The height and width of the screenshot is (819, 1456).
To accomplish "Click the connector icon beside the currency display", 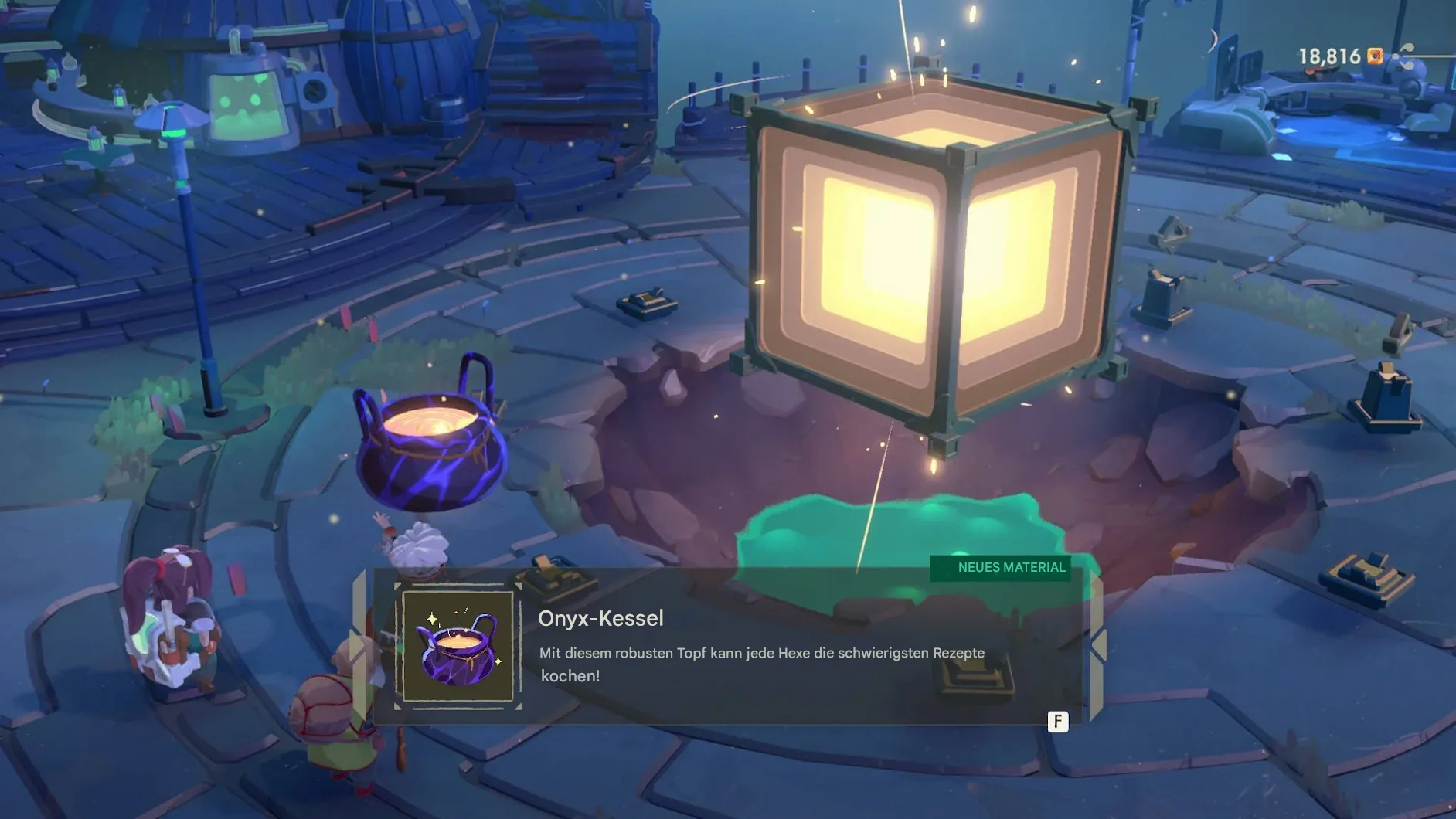I will click(1404, 56).
